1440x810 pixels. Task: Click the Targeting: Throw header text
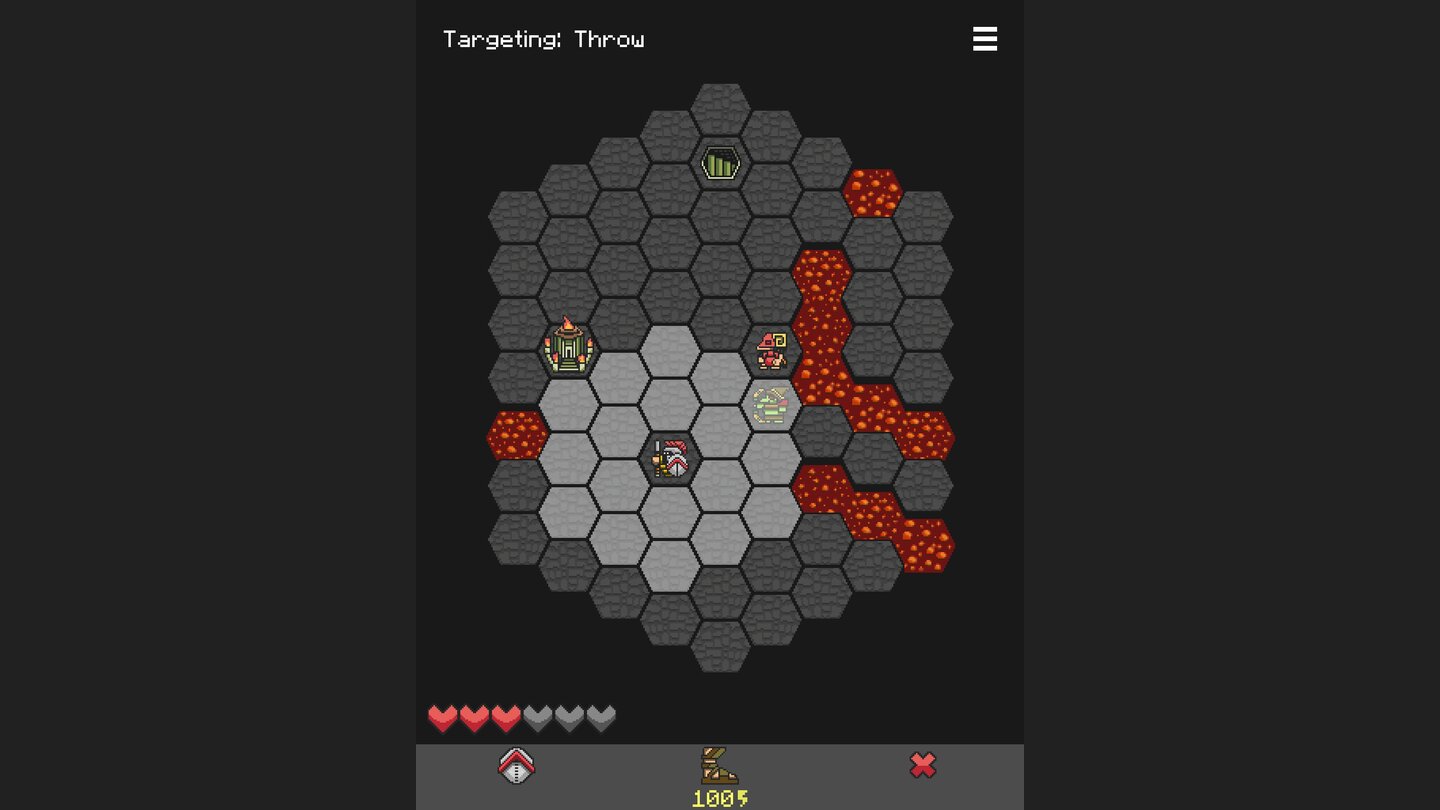click(544, 39)
